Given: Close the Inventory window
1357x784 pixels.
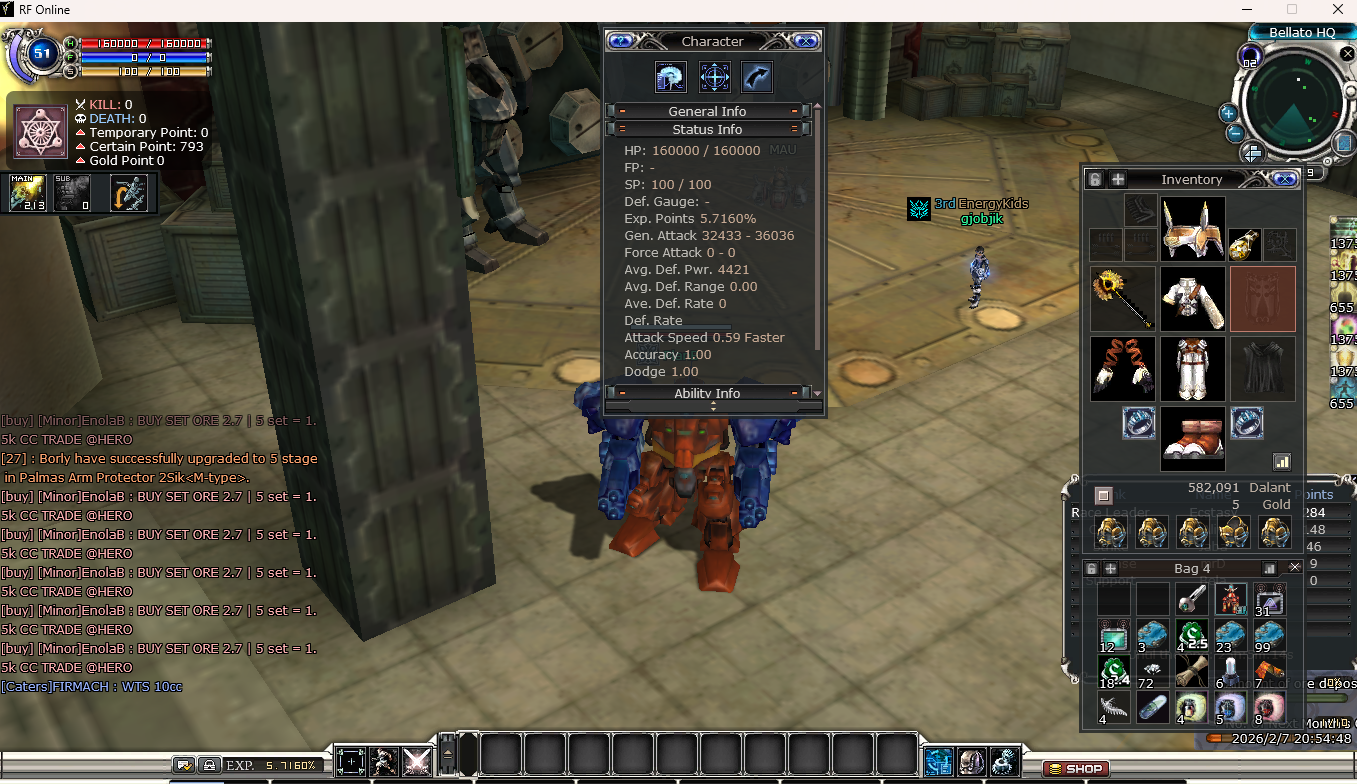Looking at the screenshot, I should tap(1285, 179).
